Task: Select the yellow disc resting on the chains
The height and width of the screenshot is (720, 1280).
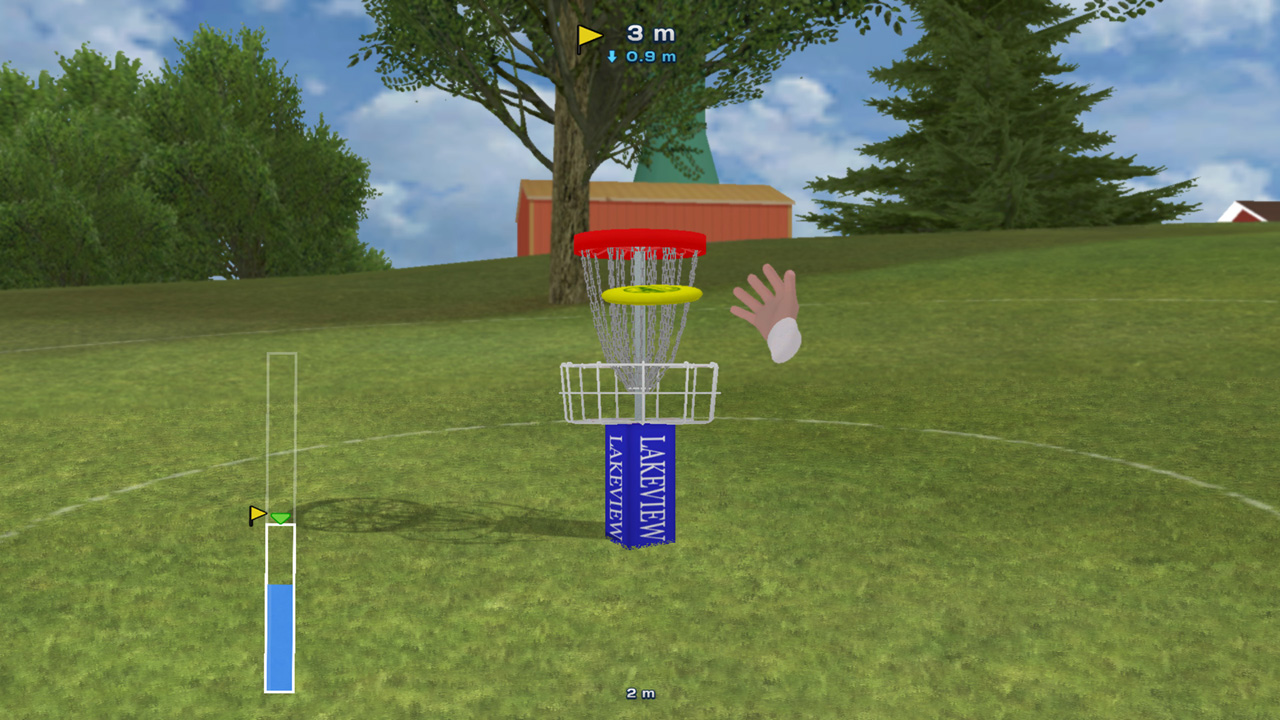Action: click(652, 293)
